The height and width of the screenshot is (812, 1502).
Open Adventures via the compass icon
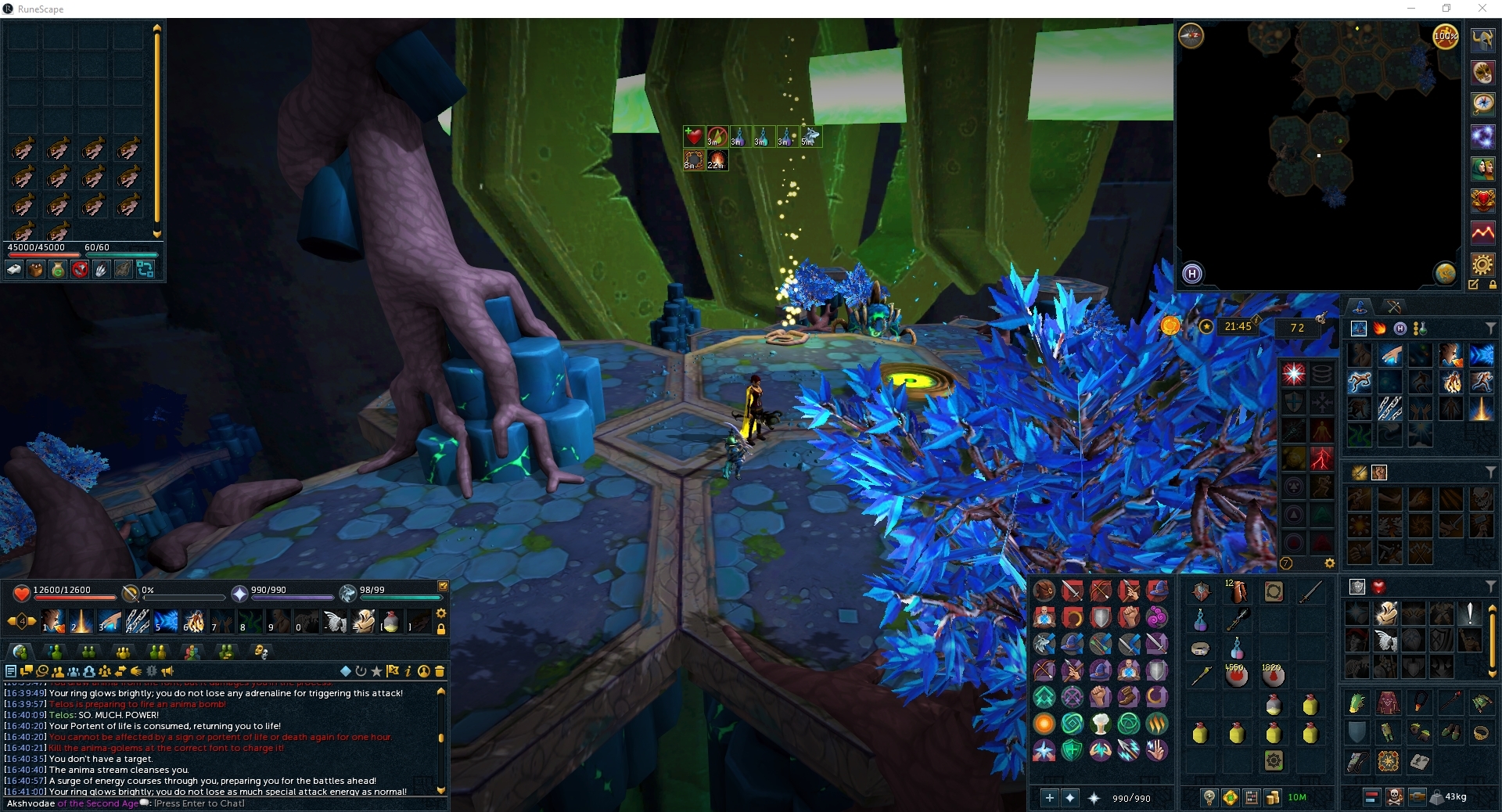1482,103
